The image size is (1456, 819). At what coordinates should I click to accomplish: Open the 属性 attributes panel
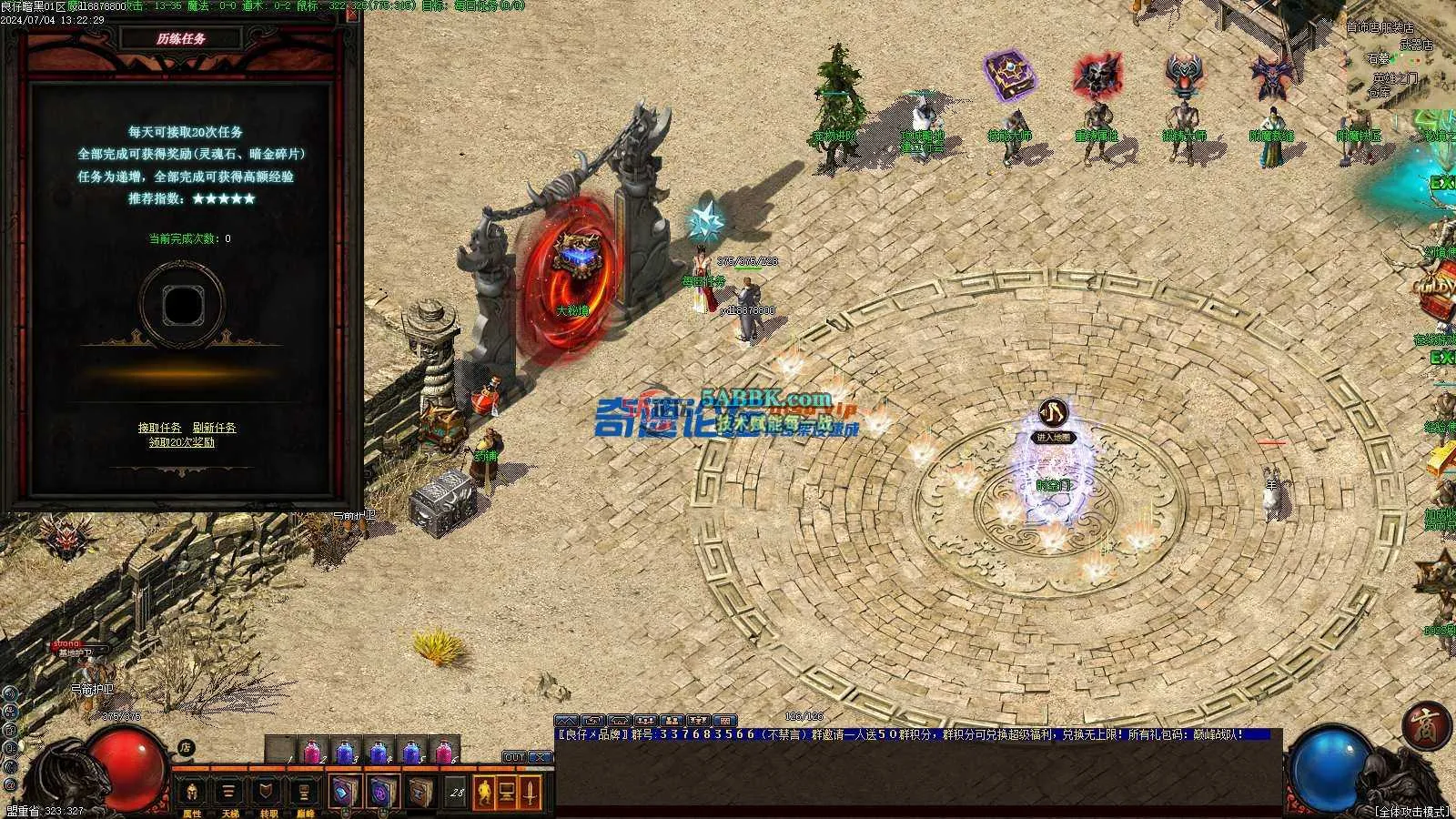coord(192,794)
